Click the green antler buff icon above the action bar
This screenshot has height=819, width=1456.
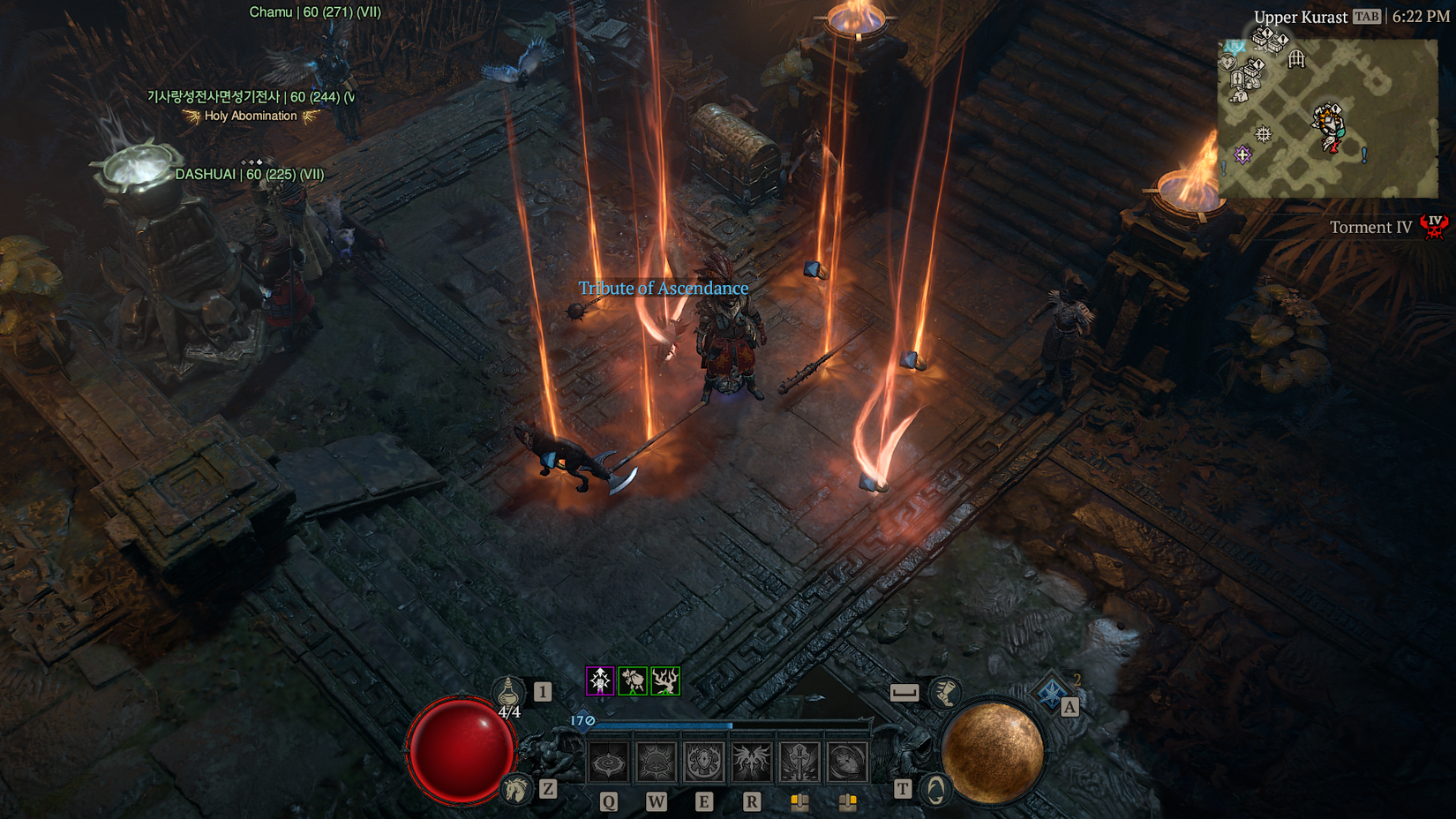coord(664,682)
